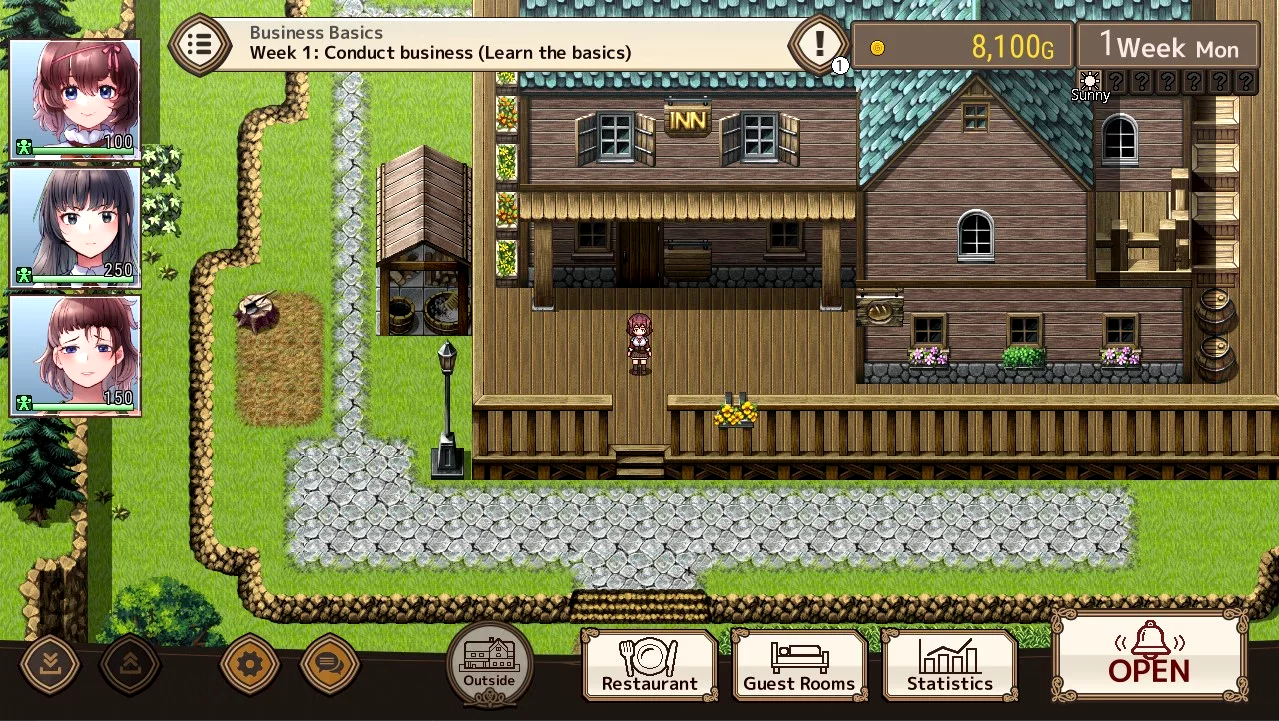Go to the Restaurant screen

(650, 665)
